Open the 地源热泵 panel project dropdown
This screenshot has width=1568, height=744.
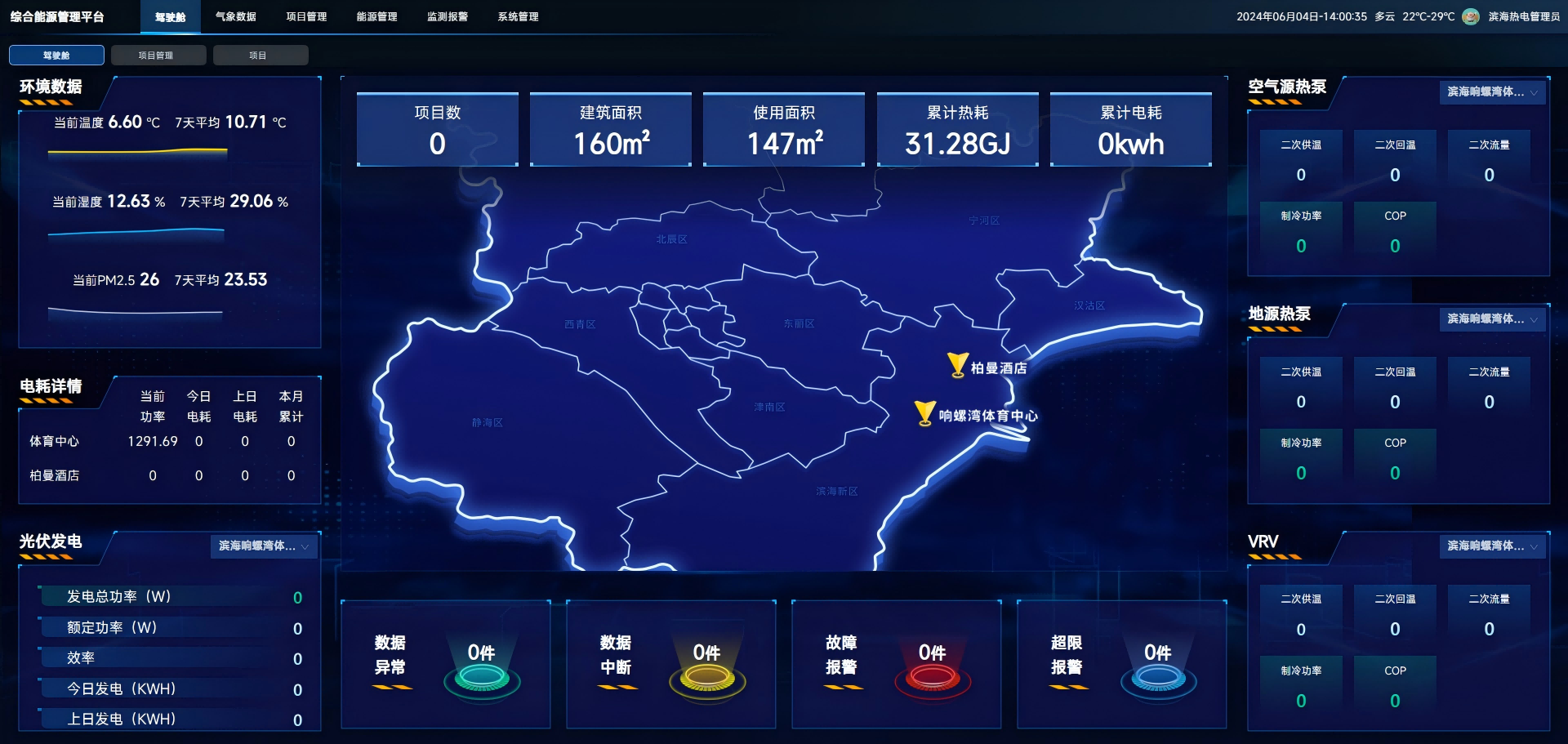point(1492,319)
